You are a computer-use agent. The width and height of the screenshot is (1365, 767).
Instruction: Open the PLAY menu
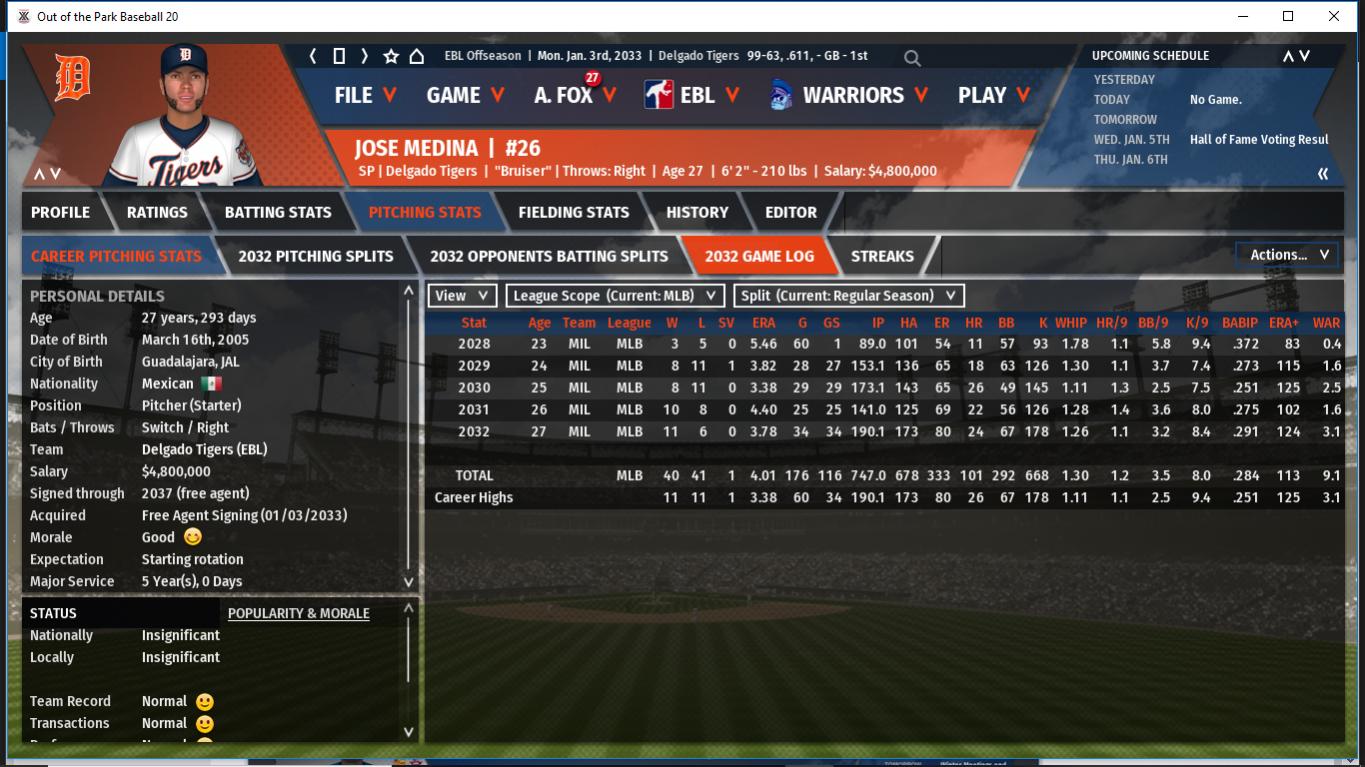click(x=993, y=95)
